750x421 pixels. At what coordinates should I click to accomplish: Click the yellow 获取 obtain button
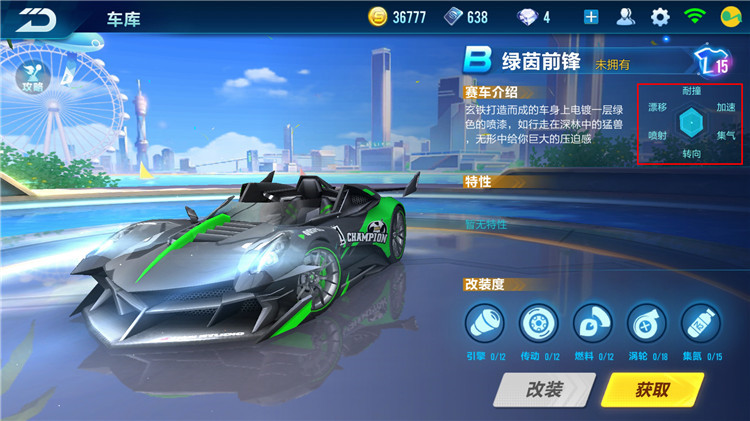click(651, 390)
